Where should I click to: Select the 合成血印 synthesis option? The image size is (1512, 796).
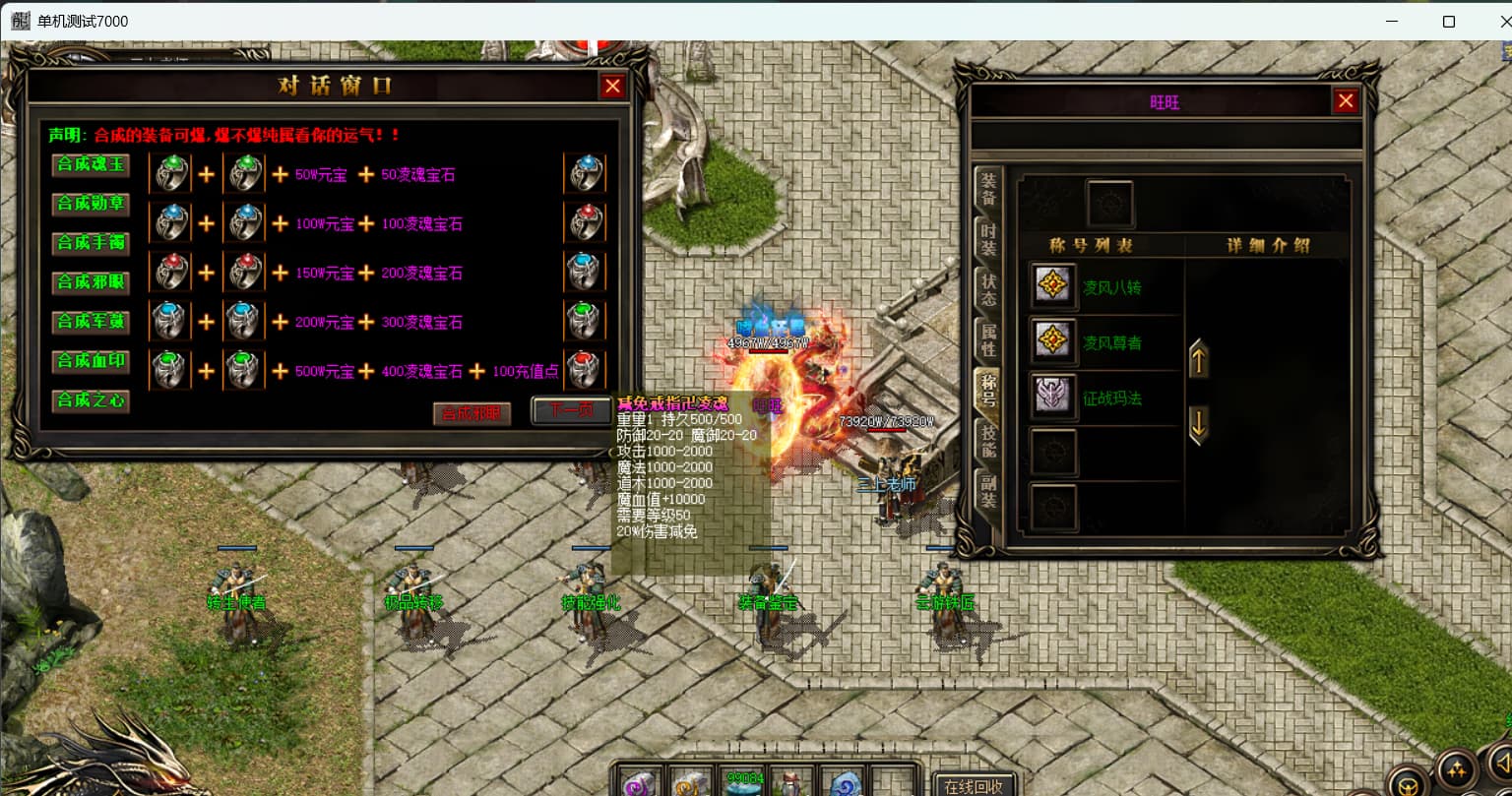click(x=91, y=361)
